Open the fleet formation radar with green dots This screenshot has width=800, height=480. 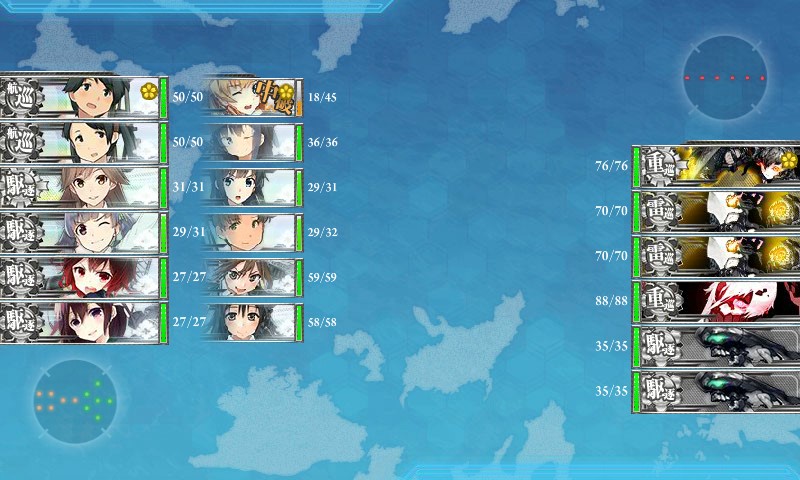click(73, 399)
